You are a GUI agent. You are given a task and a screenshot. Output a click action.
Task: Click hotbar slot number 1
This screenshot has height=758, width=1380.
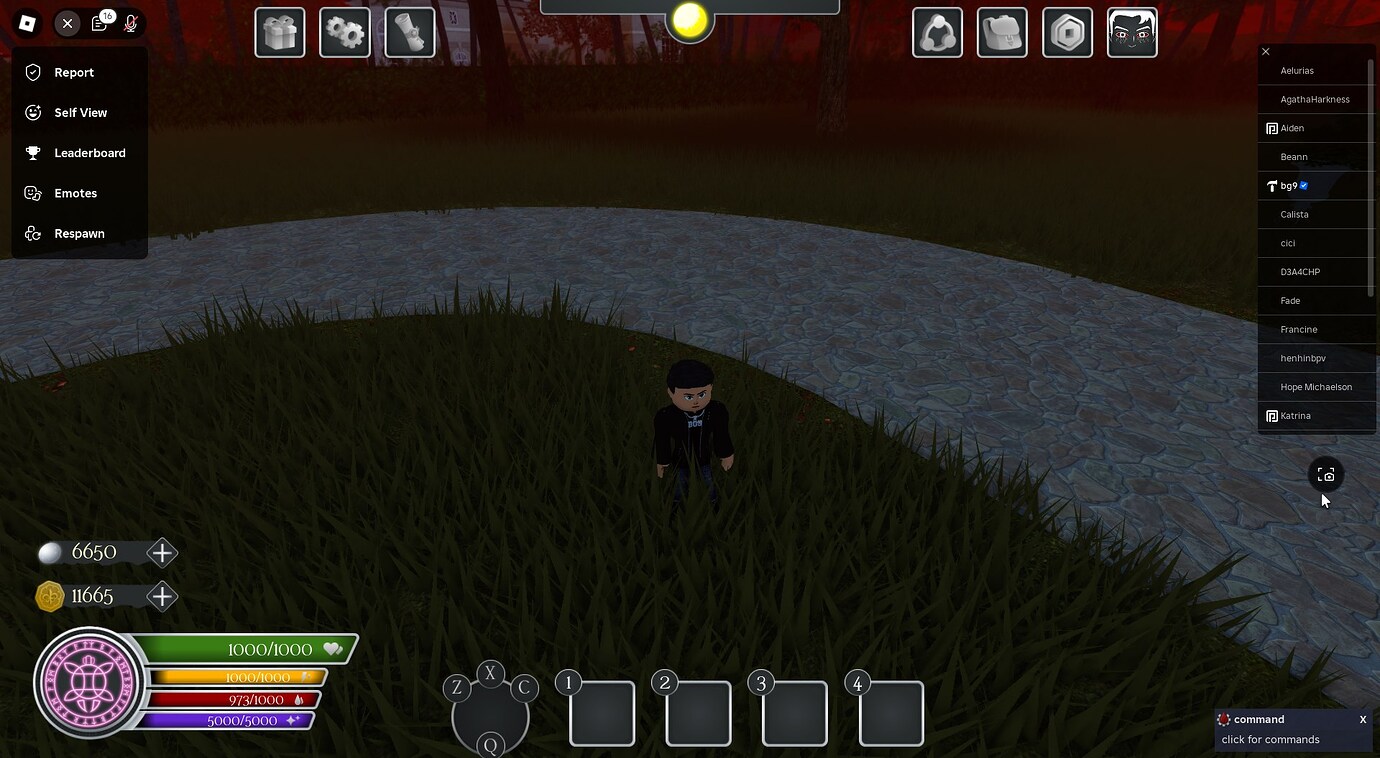[x=601, y=712]
